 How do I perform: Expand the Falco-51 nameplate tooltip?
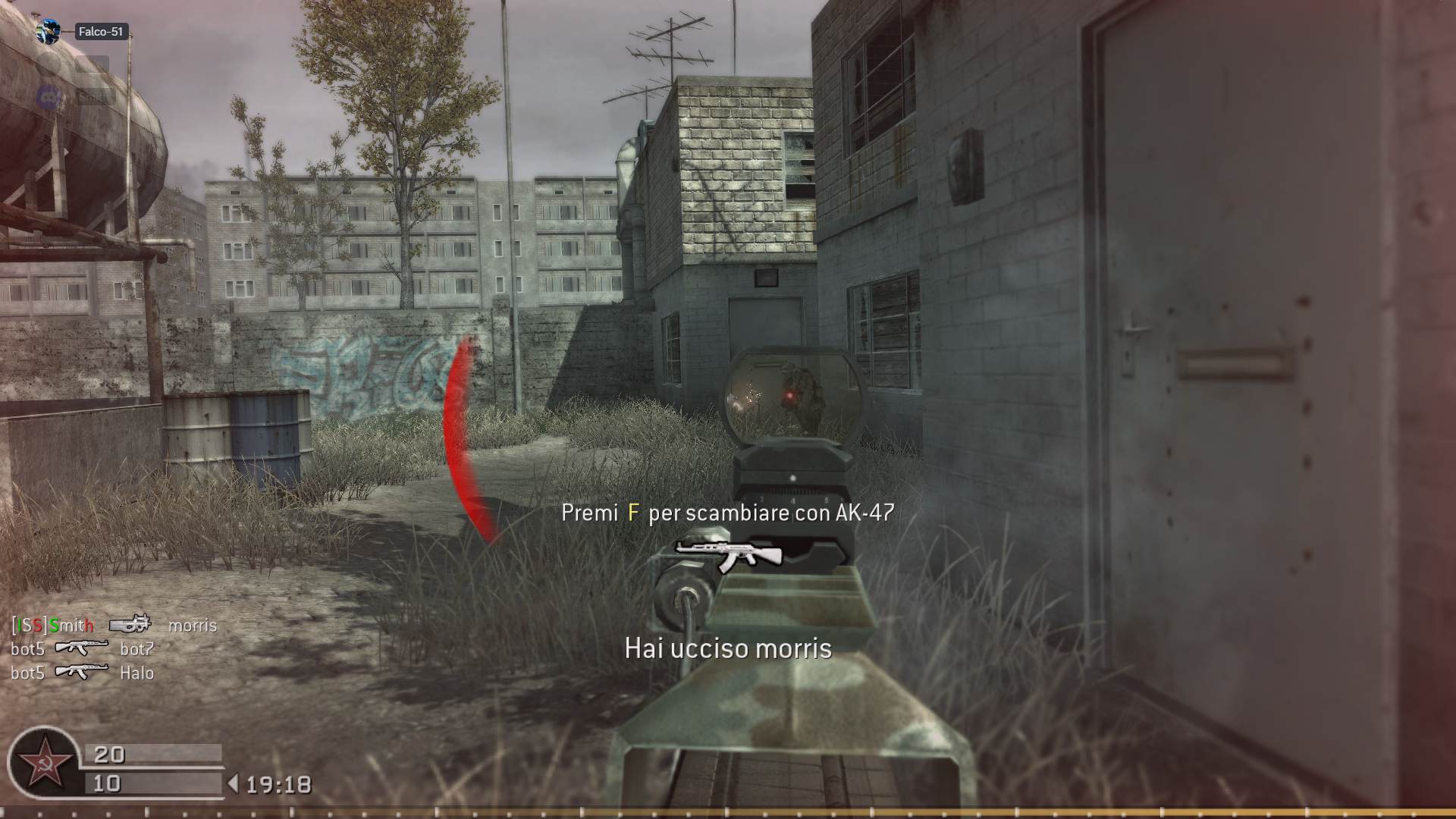pyautogui.click(x=102, y=32)
